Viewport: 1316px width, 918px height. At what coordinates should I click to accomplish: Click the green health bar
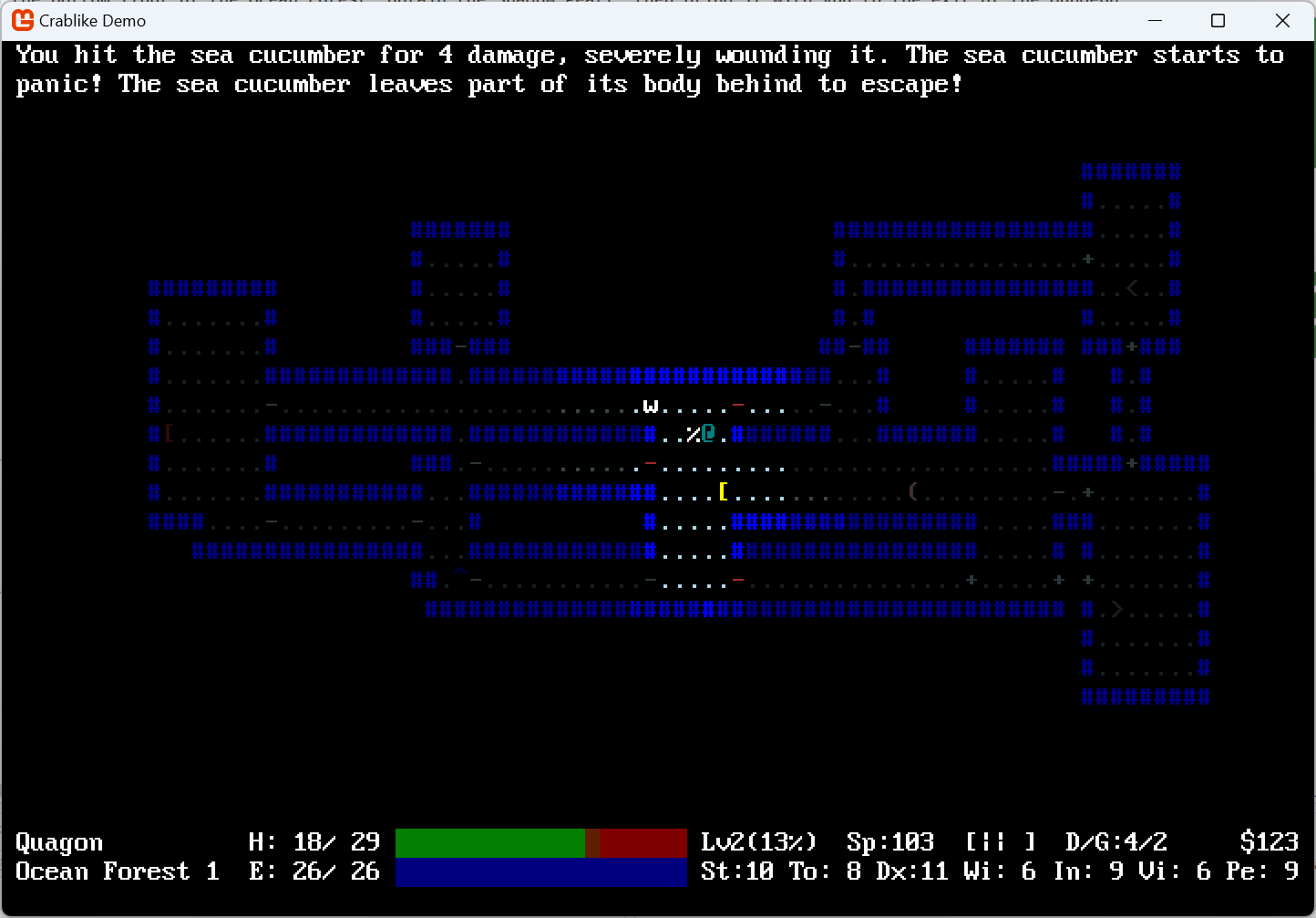pyautogui.click(x=492, y=843)
